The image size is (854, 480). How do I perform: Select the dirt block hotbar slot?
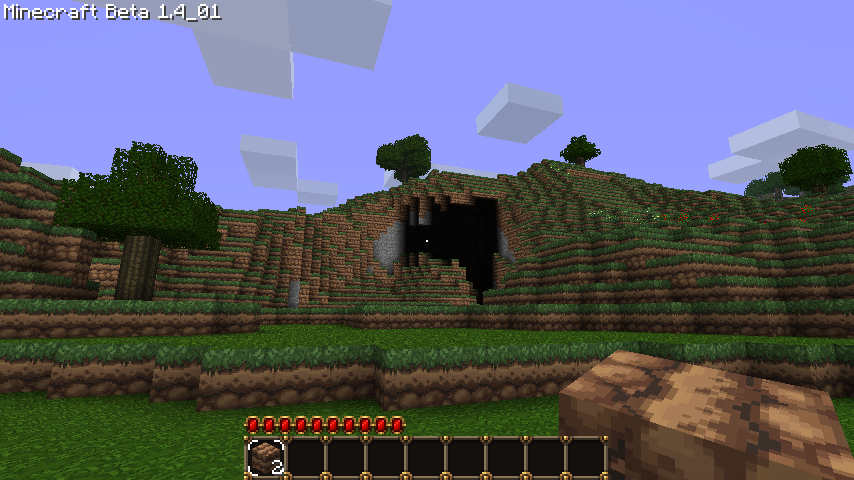266,458
